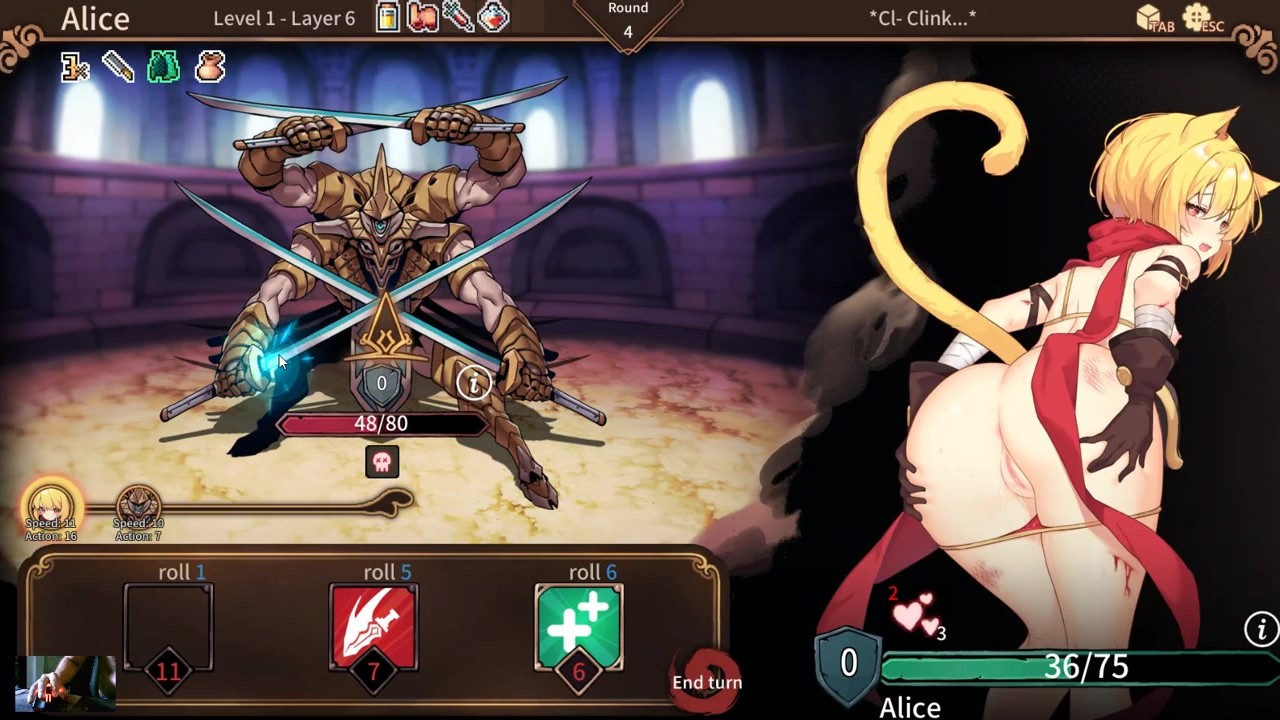1280x720 pixels.
Task: Inspect the green cloak equipment icon
Action: [x=163, y=67]
